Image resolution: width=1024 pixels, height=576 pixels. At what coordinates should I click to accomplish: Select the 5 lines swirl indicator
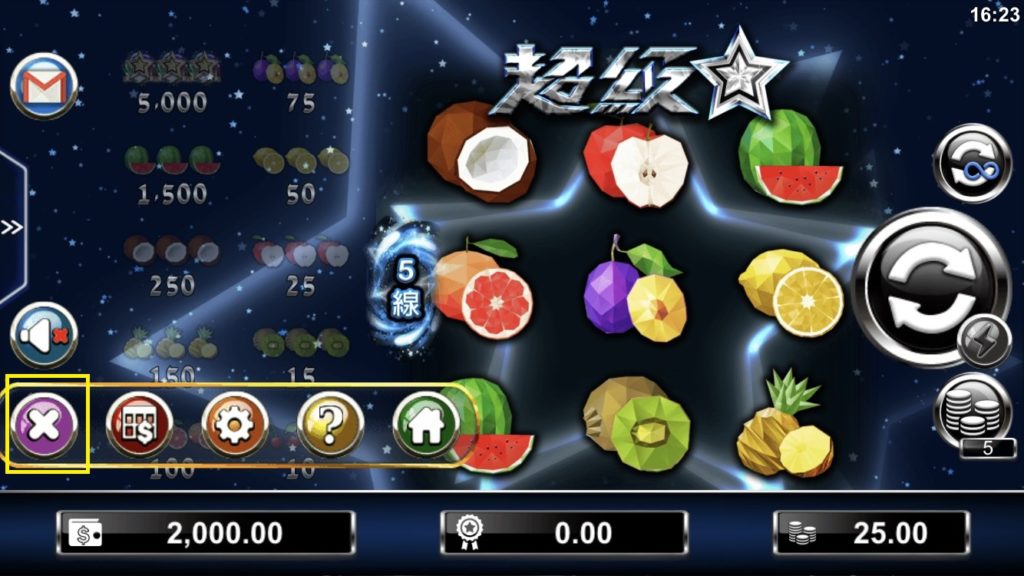pyautogui.click(x=404, y=287)
